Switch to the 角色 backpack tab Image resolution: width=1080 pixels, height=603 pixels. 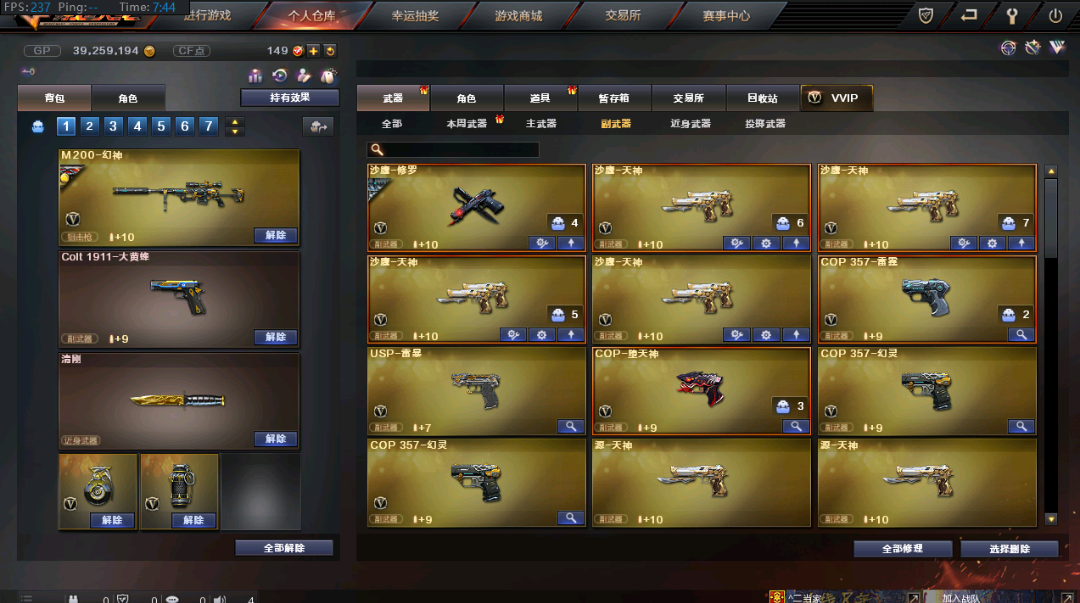click(128, 99)
